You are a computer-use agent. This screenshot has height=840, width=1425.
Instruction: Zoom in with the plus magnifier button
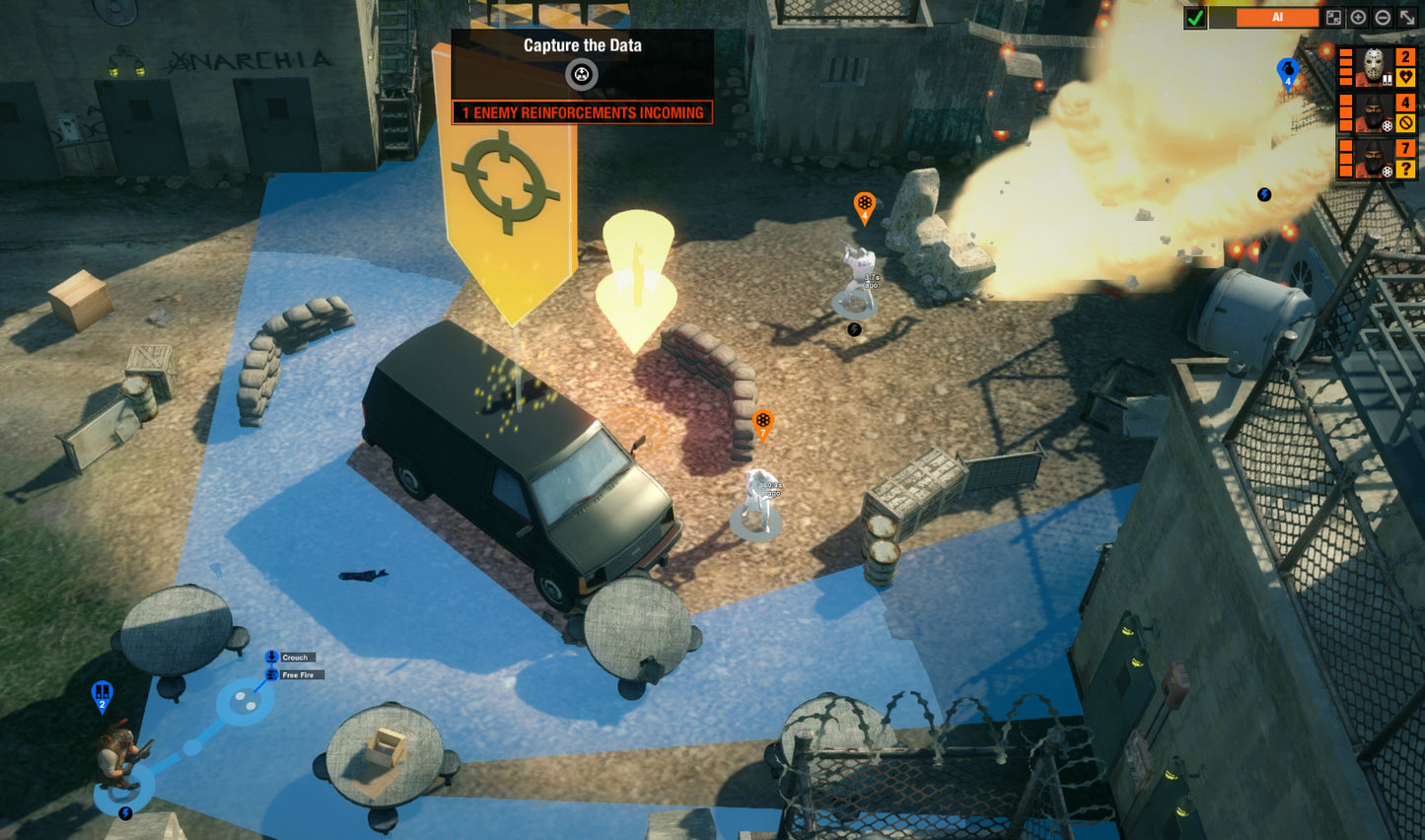pos(1358,18)
